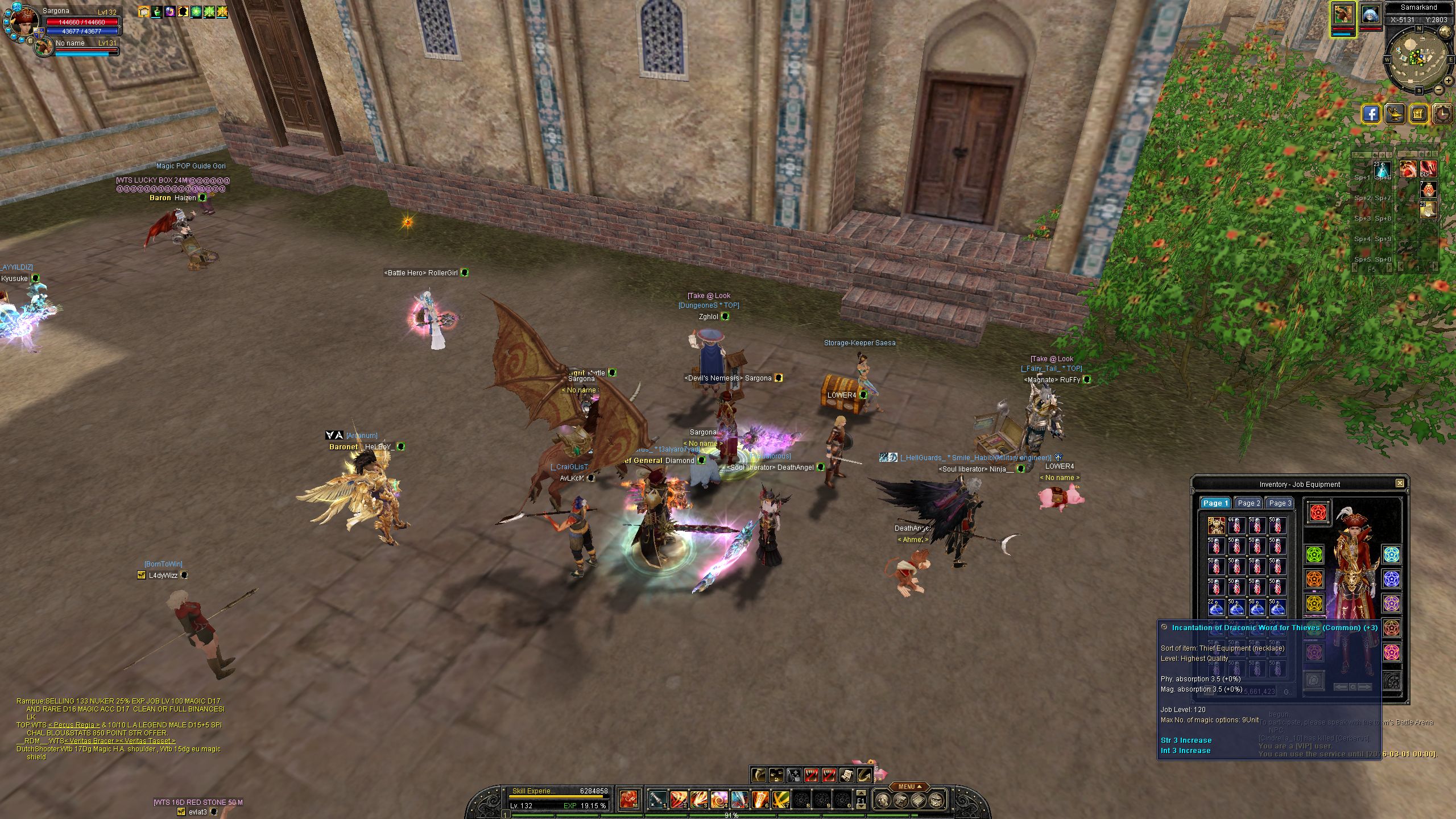The width and height of the screenshot is (1456, 819).
Task: Click the clock icon button
Action: tap(1443, 114)
